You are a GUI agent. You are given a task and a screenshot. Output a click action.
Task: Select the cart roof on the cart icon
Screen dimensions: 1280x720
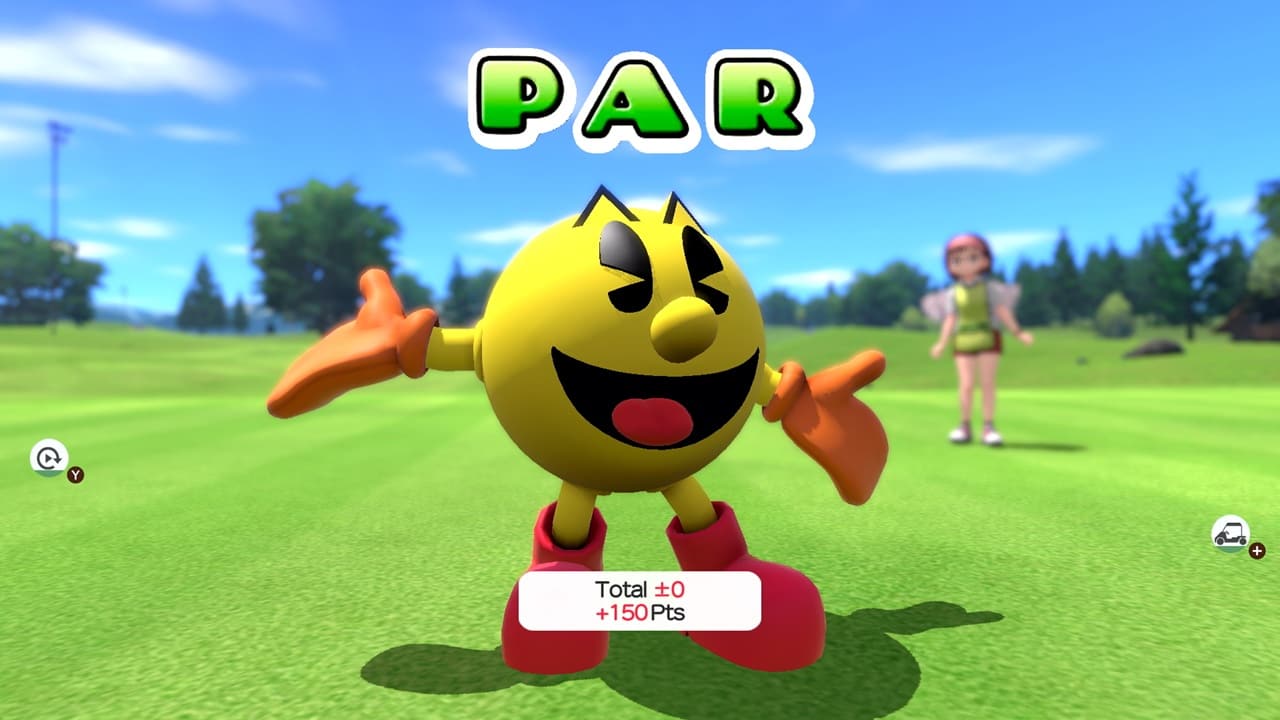[x=1233, y=524]
